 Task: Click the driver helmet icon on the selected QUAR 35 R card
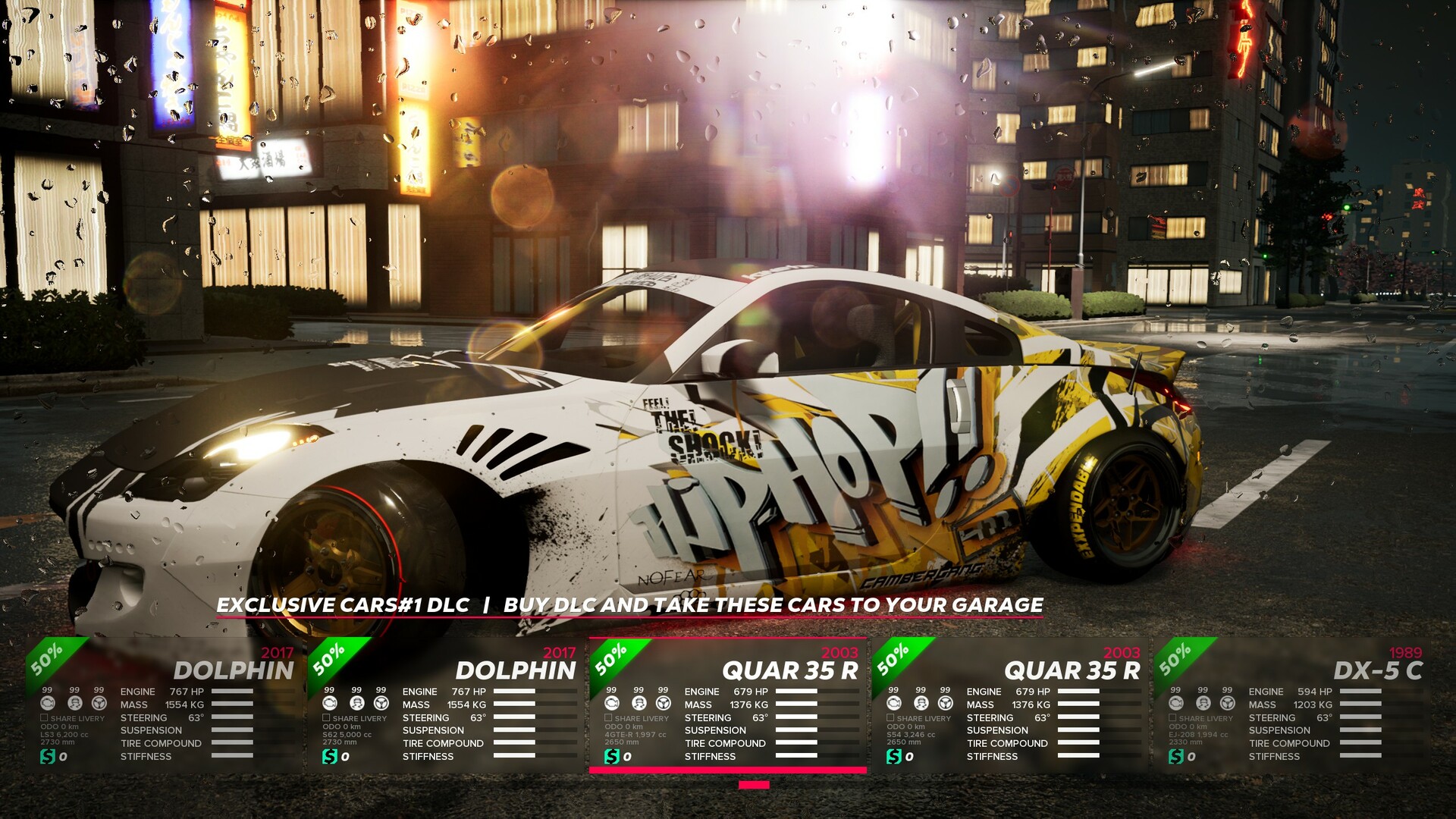[x=639, y=704]
